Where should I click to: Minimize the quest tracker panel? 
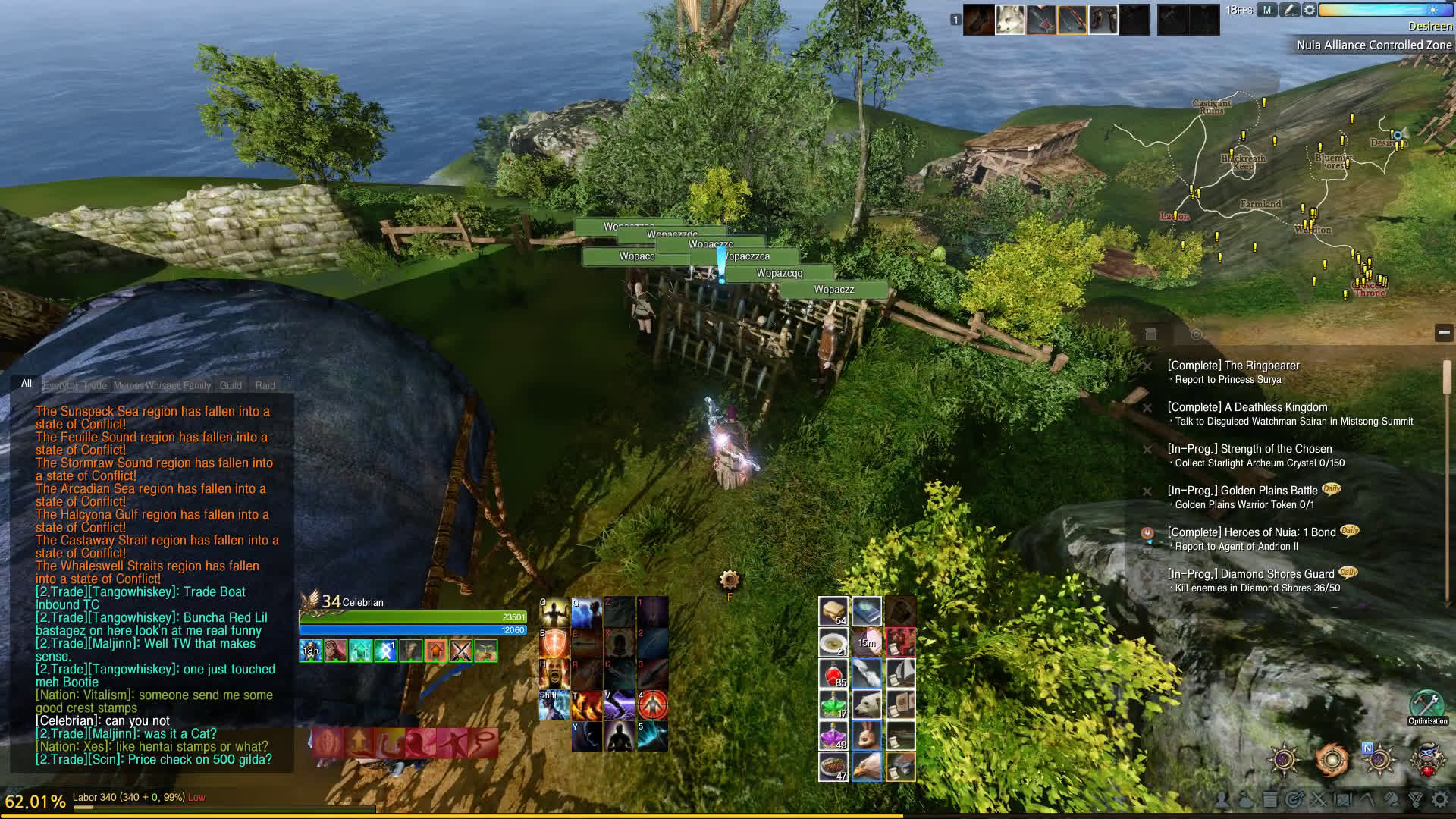[x=1444, y=332]
